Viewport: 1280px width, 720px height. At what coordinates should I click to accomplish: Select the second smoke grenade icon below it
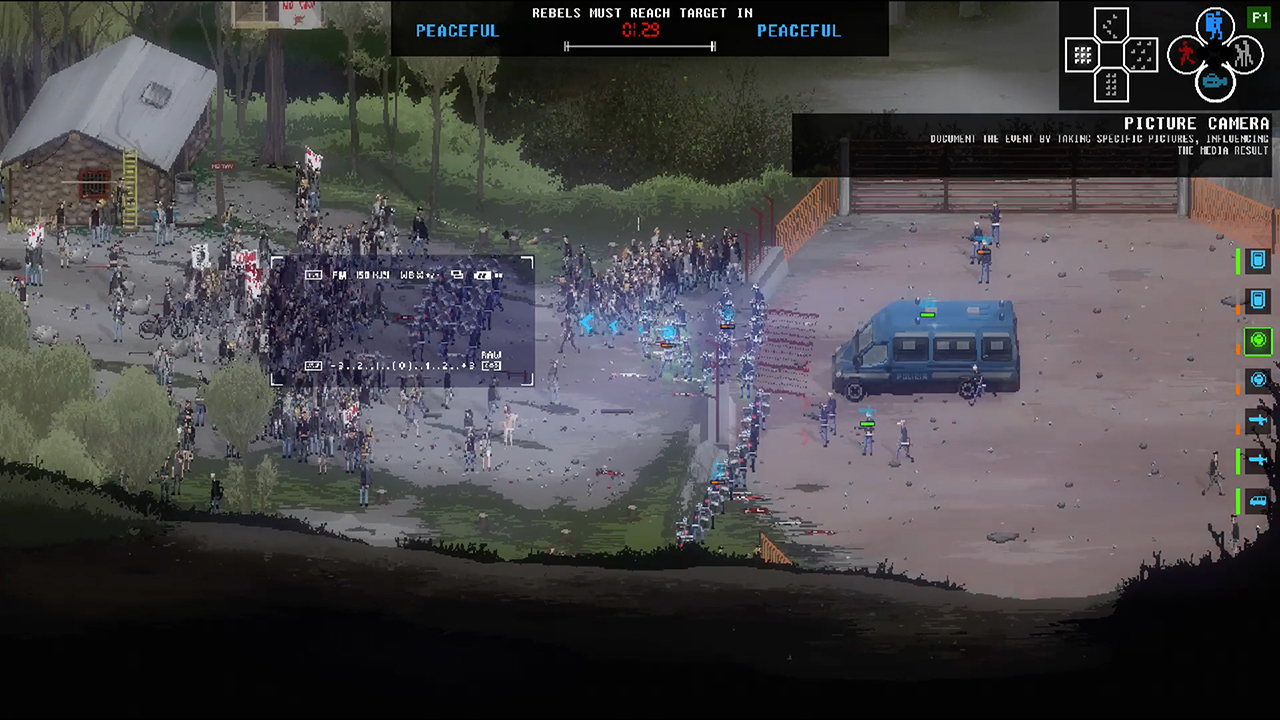pos(1258,300)
